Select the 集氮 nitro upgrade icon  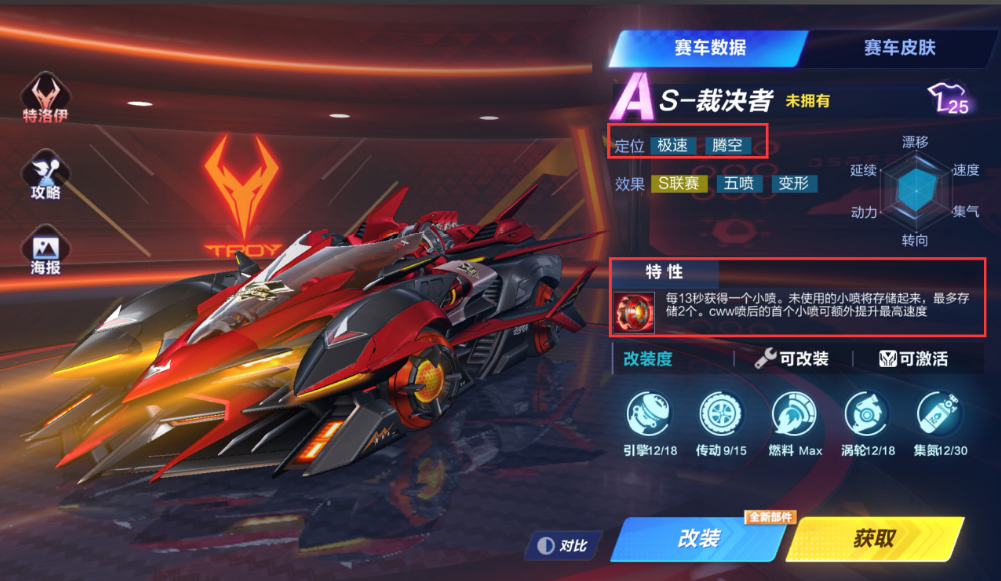coord(938,414)
